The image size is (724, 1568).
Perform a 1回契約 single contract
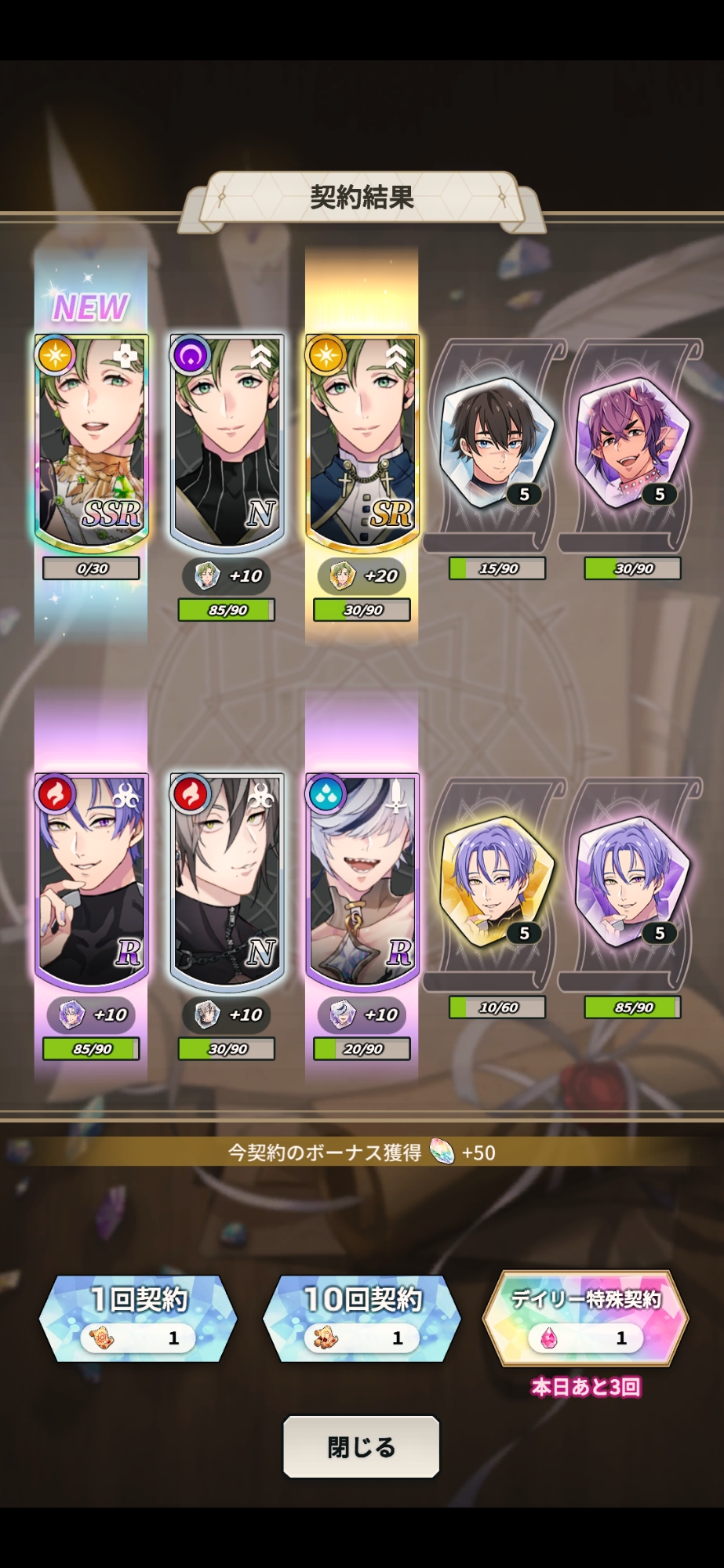[x=138, y=1318]
